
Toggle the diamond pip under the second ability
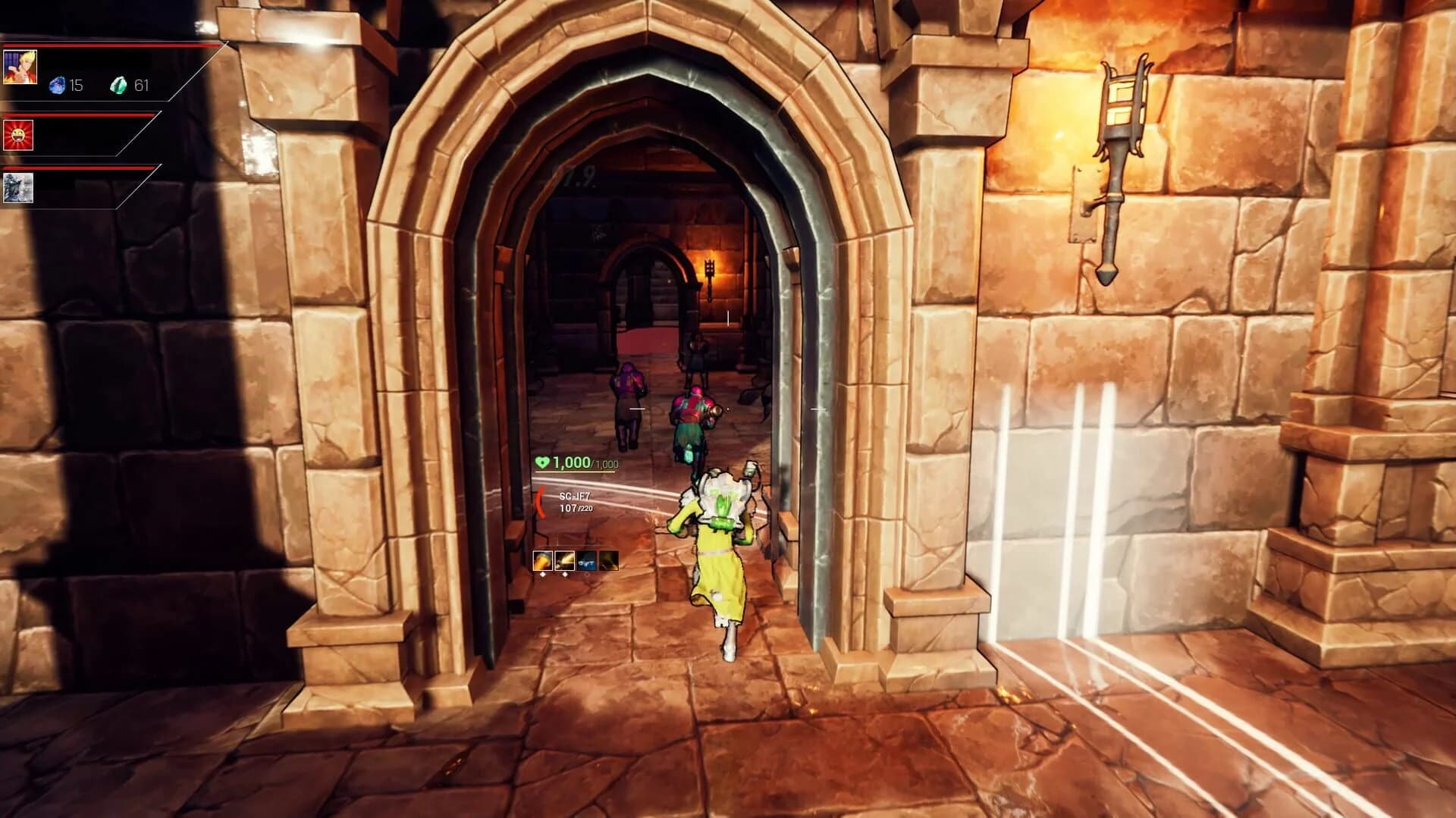[x=565, y=574]
